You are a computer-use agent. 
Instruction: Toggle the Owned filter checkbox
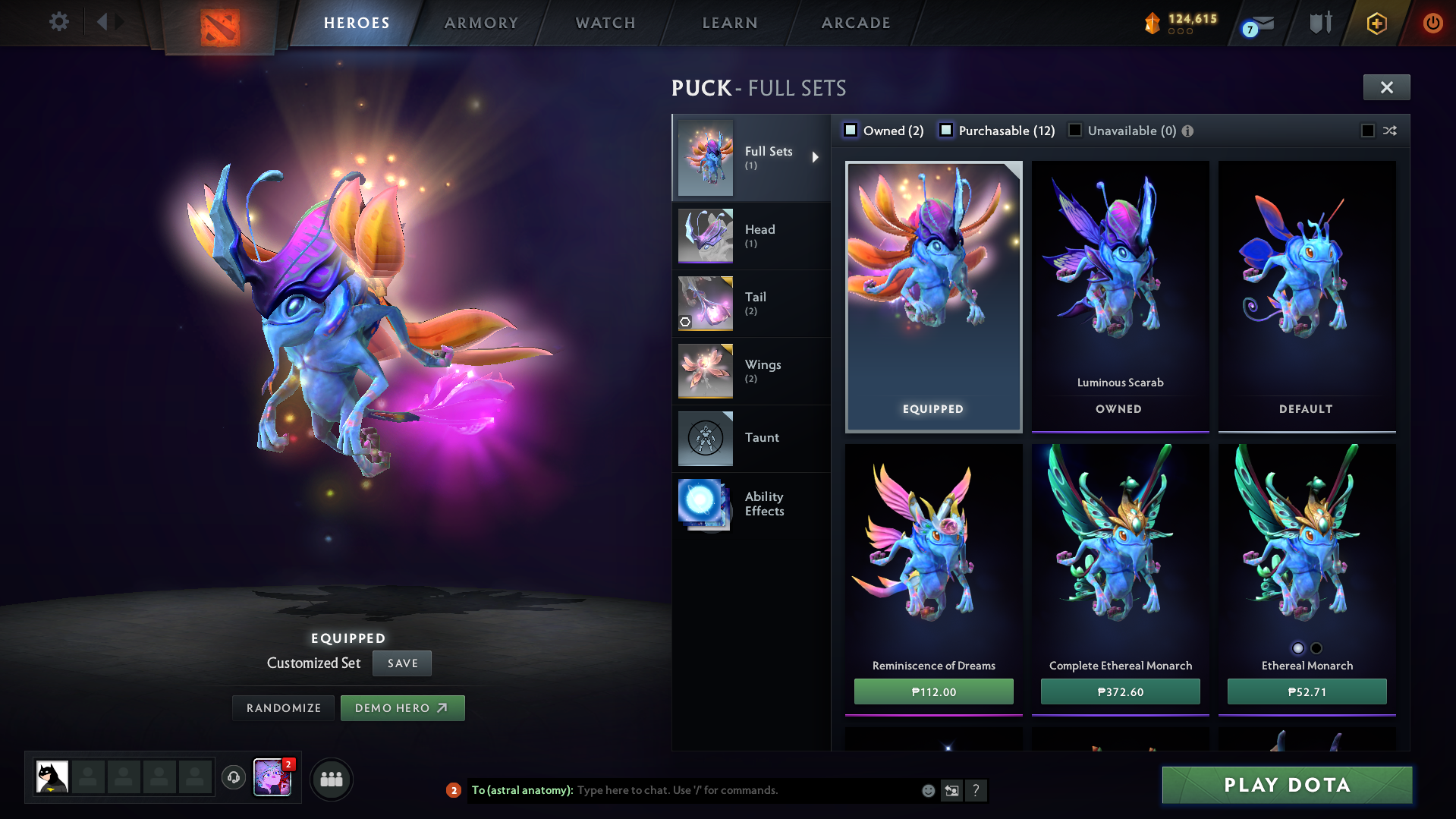coord(850,130)
